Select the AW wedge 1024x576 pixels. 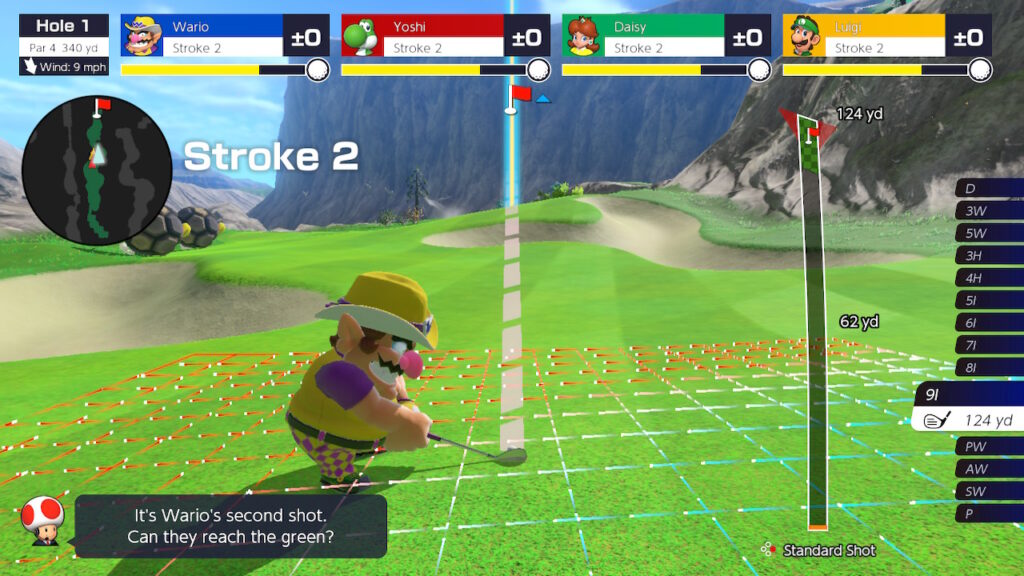coord(988,469)
